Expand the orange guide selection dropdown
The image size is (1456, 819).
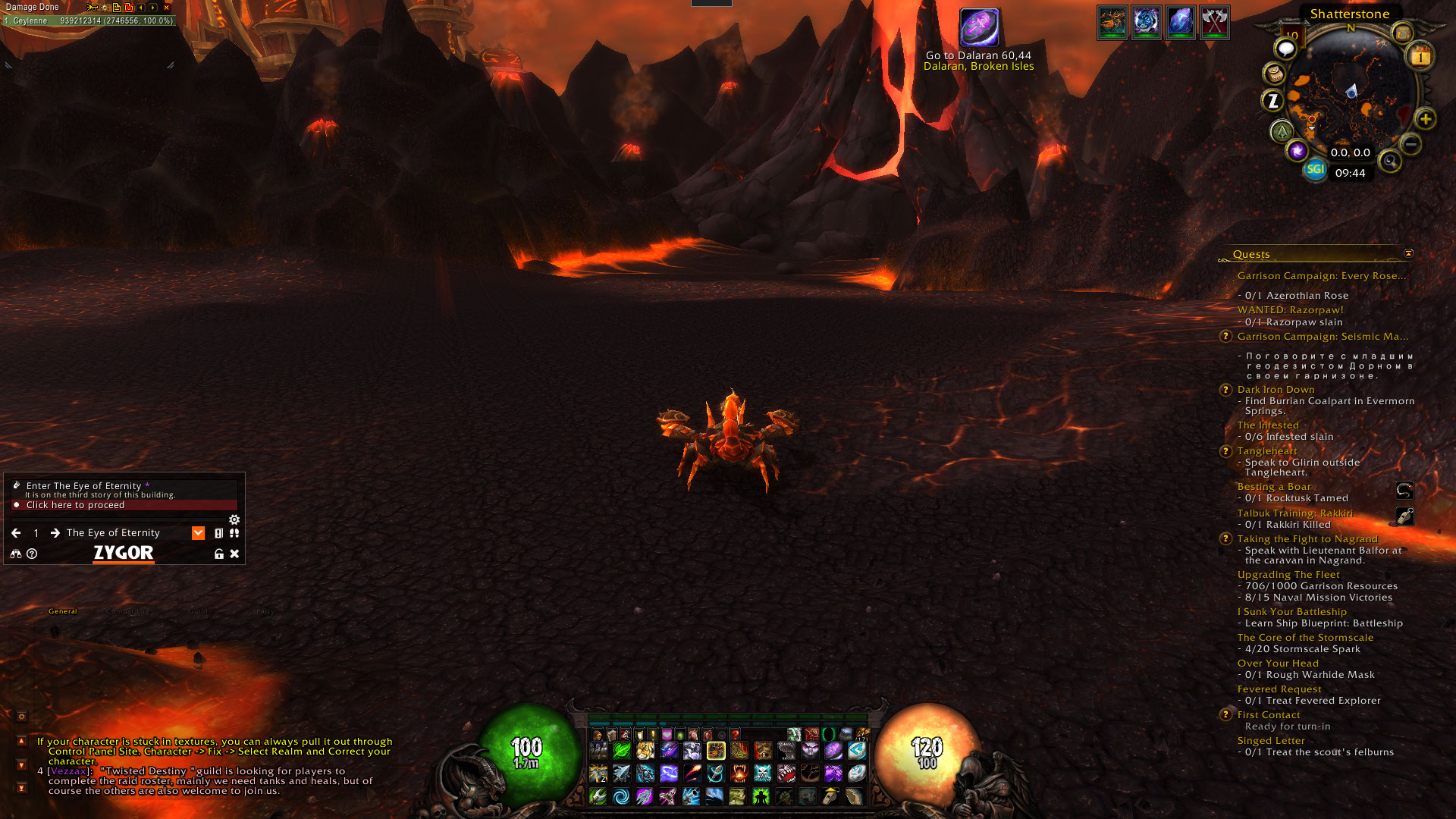coord(198,533)
